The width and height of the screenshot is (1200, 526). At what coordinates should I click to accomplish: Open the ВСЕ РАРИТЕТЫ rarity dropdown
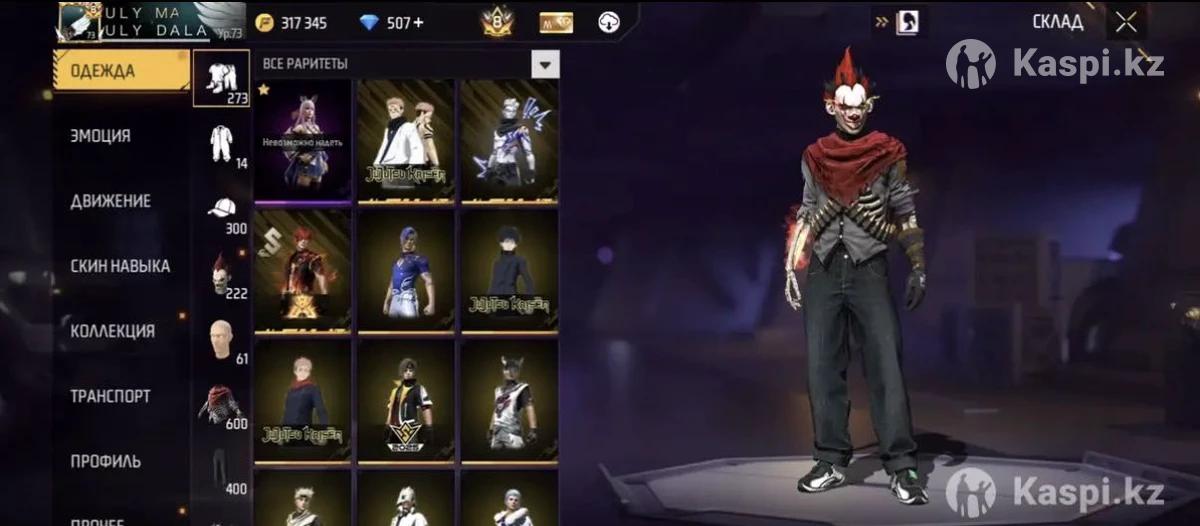tap(544, 64)
